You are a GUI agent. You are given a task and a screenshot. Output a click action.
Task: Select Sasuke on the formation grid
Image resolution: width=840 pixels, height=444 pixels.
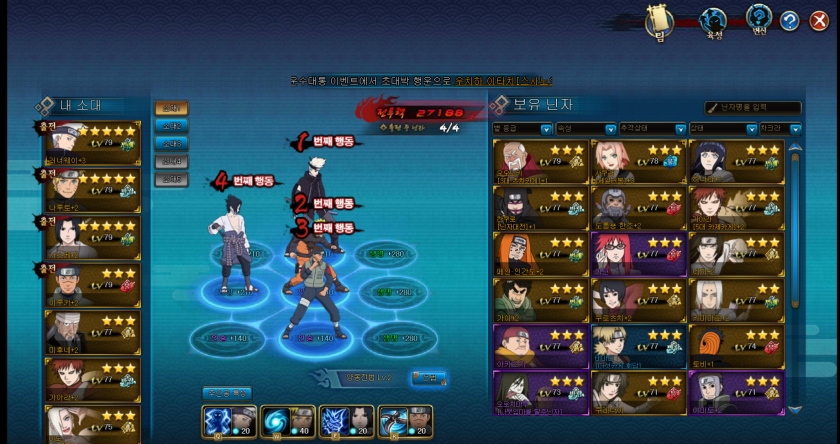tap(233, 240)
